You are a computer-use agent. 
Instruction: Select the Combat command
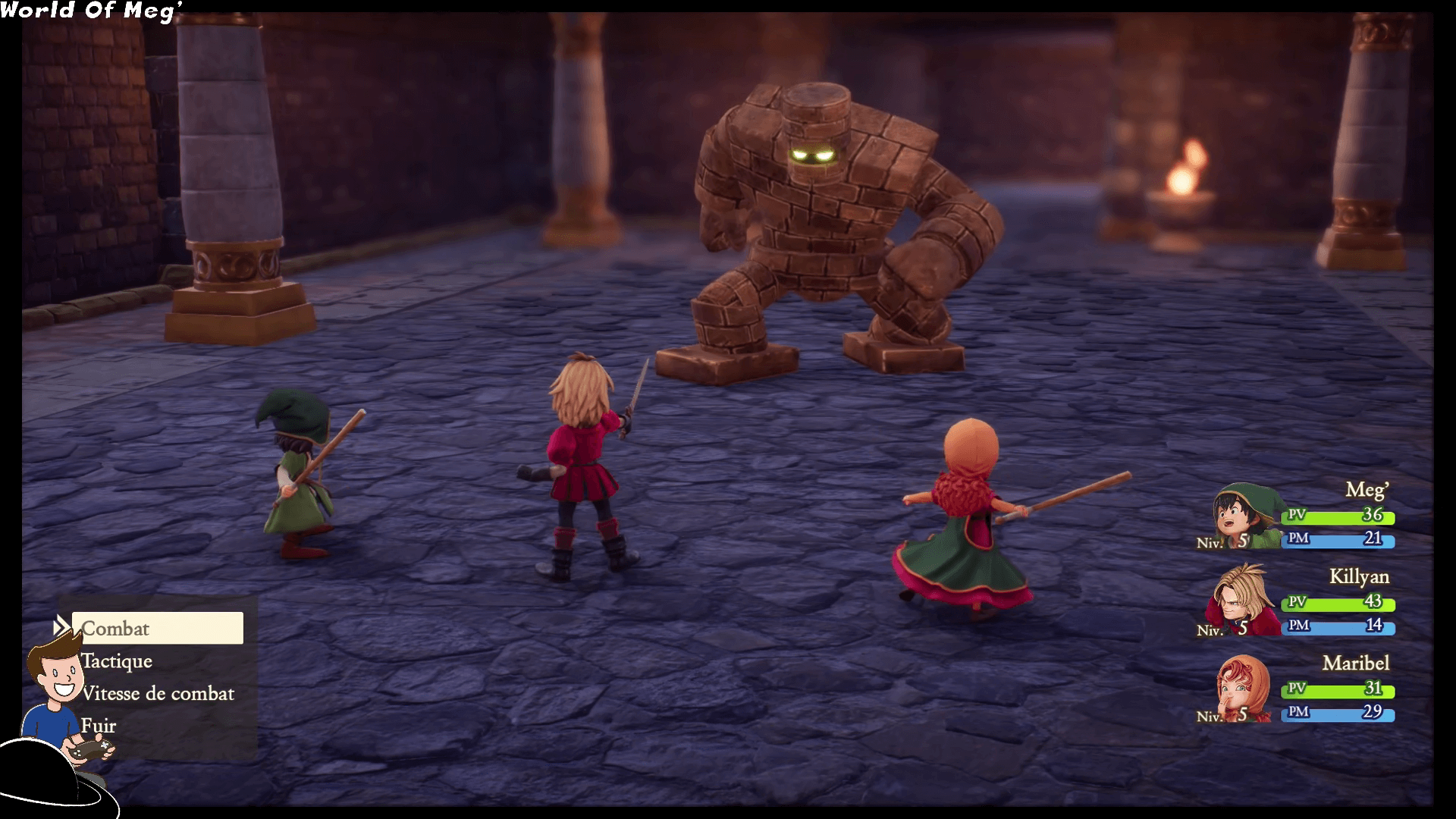click(157, 629)
